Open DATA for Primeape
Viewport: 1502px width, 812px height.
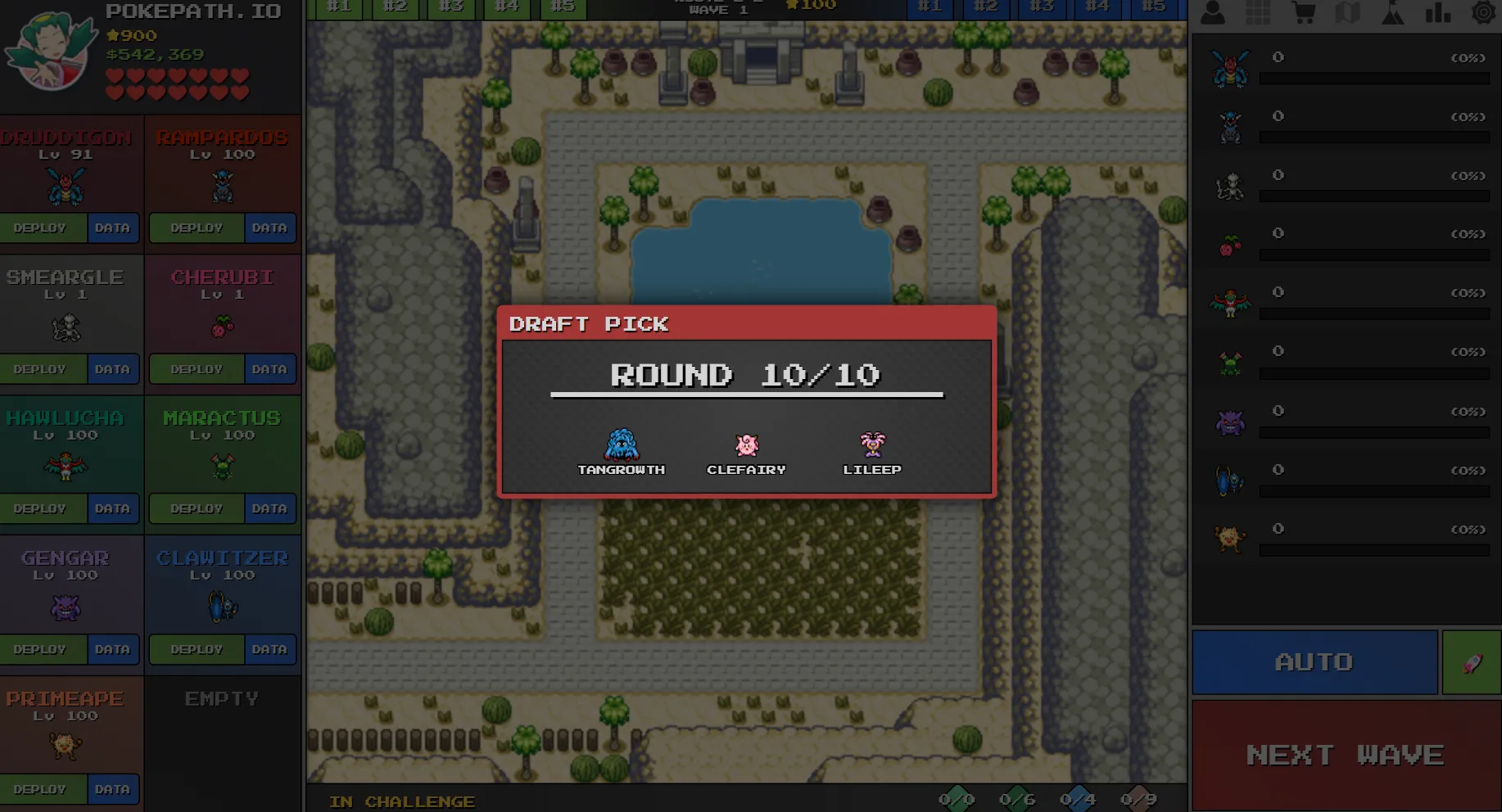[x=113, y=789]
